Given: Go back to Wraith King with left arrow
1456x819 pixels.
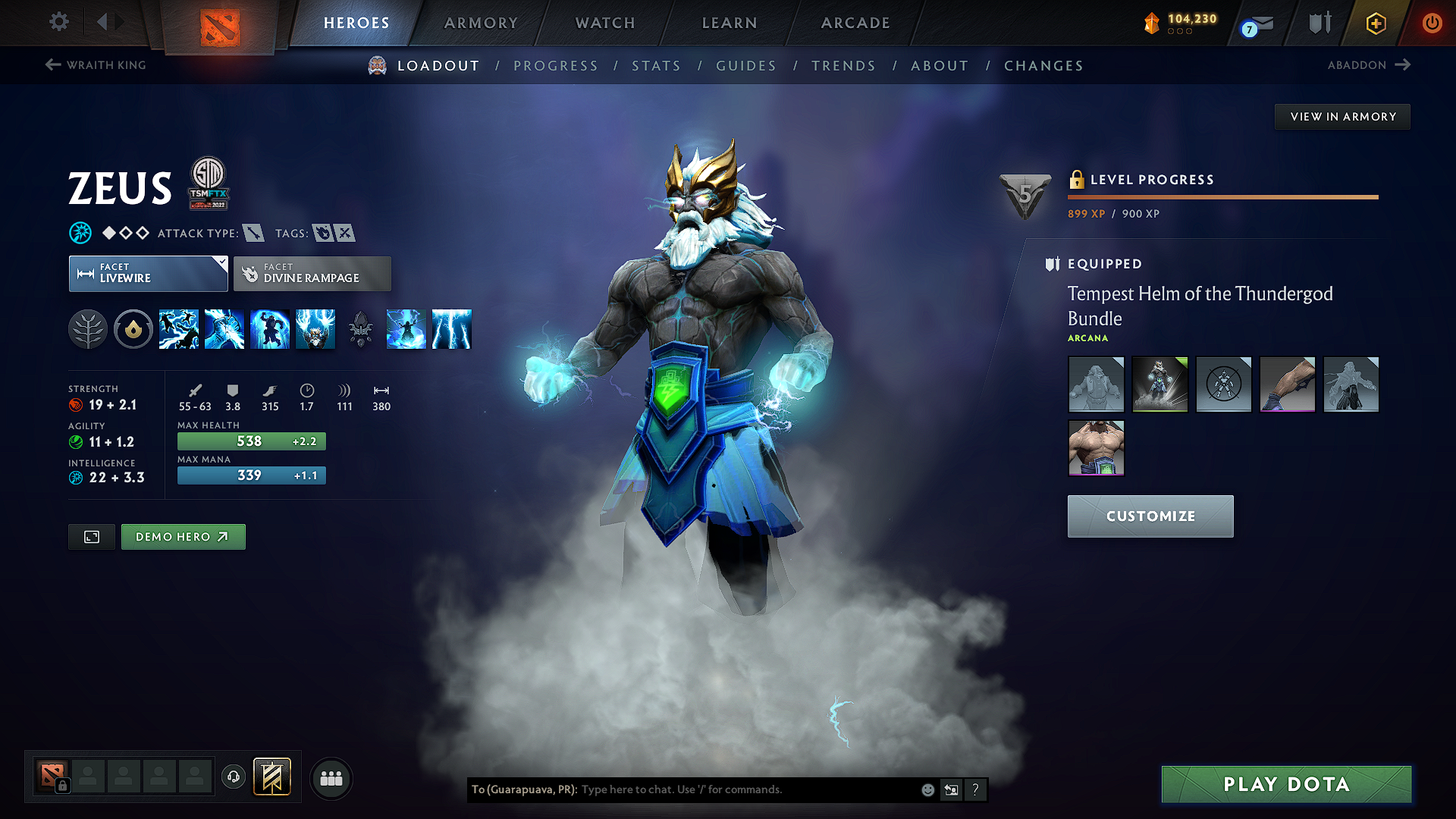Looking at the screenshot, I should pos(52,64).
